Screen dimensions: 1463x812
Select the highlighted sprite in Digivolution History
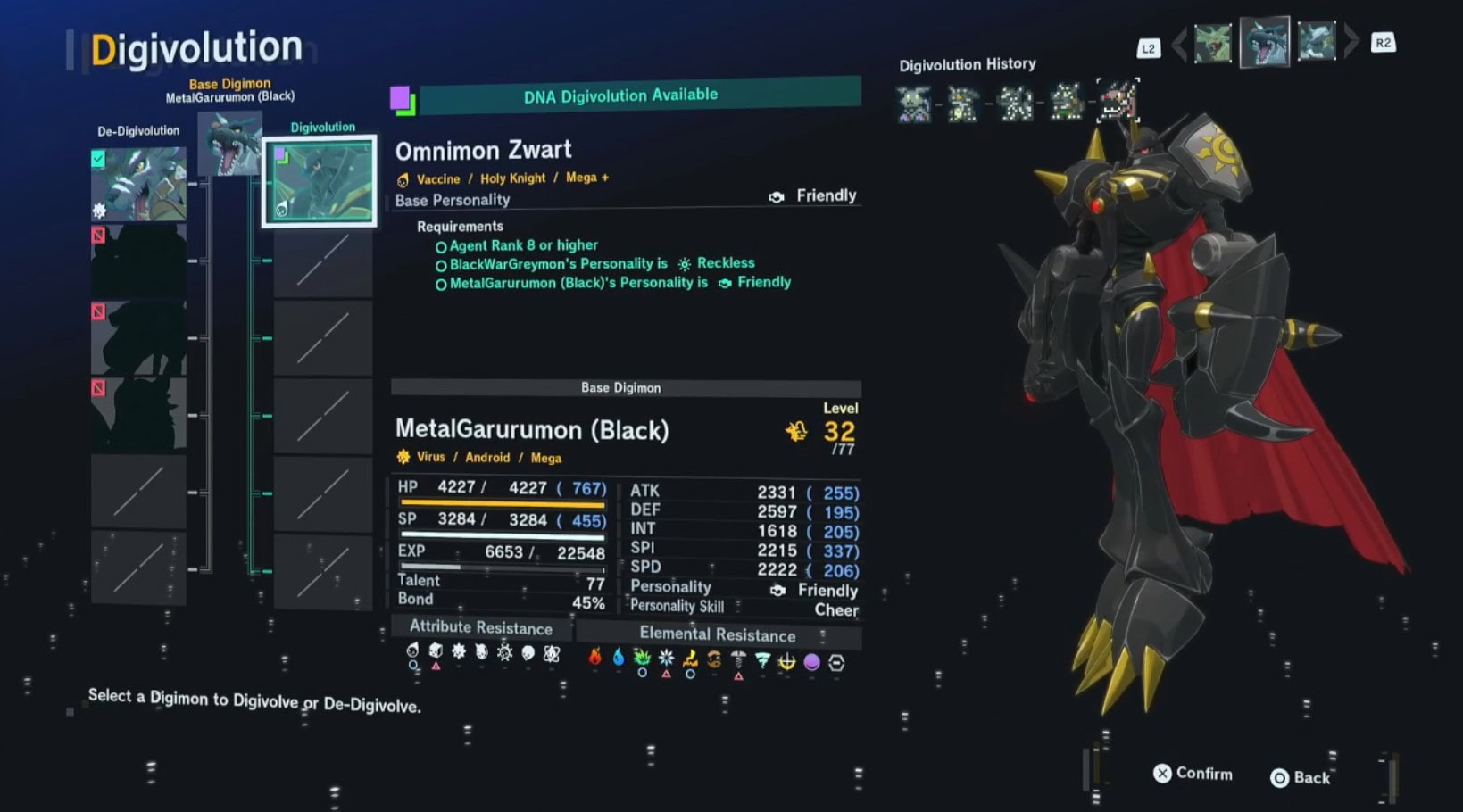1117,101
